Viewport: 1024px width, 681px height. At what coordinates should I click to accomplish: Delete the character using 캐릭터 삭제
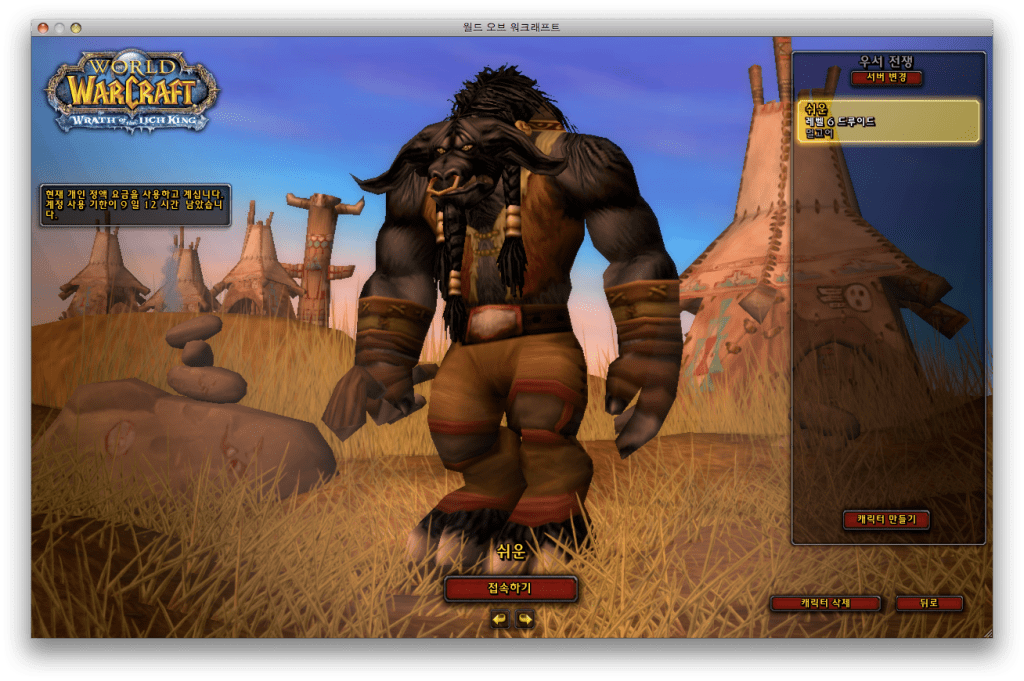(x=825, y=603)
